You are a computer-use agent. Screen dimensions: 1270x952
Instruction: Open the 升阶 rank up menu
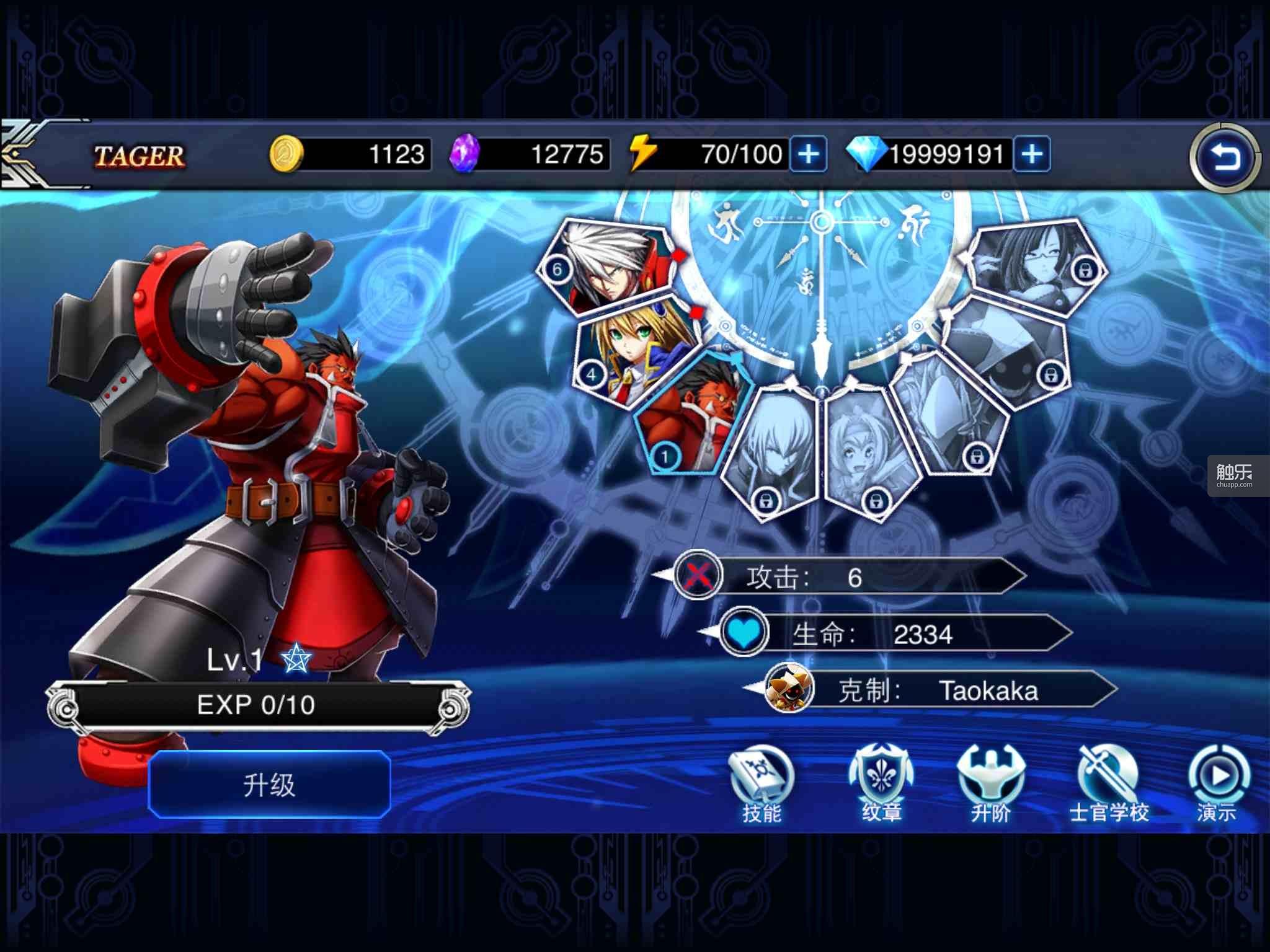tap(990, 785)
